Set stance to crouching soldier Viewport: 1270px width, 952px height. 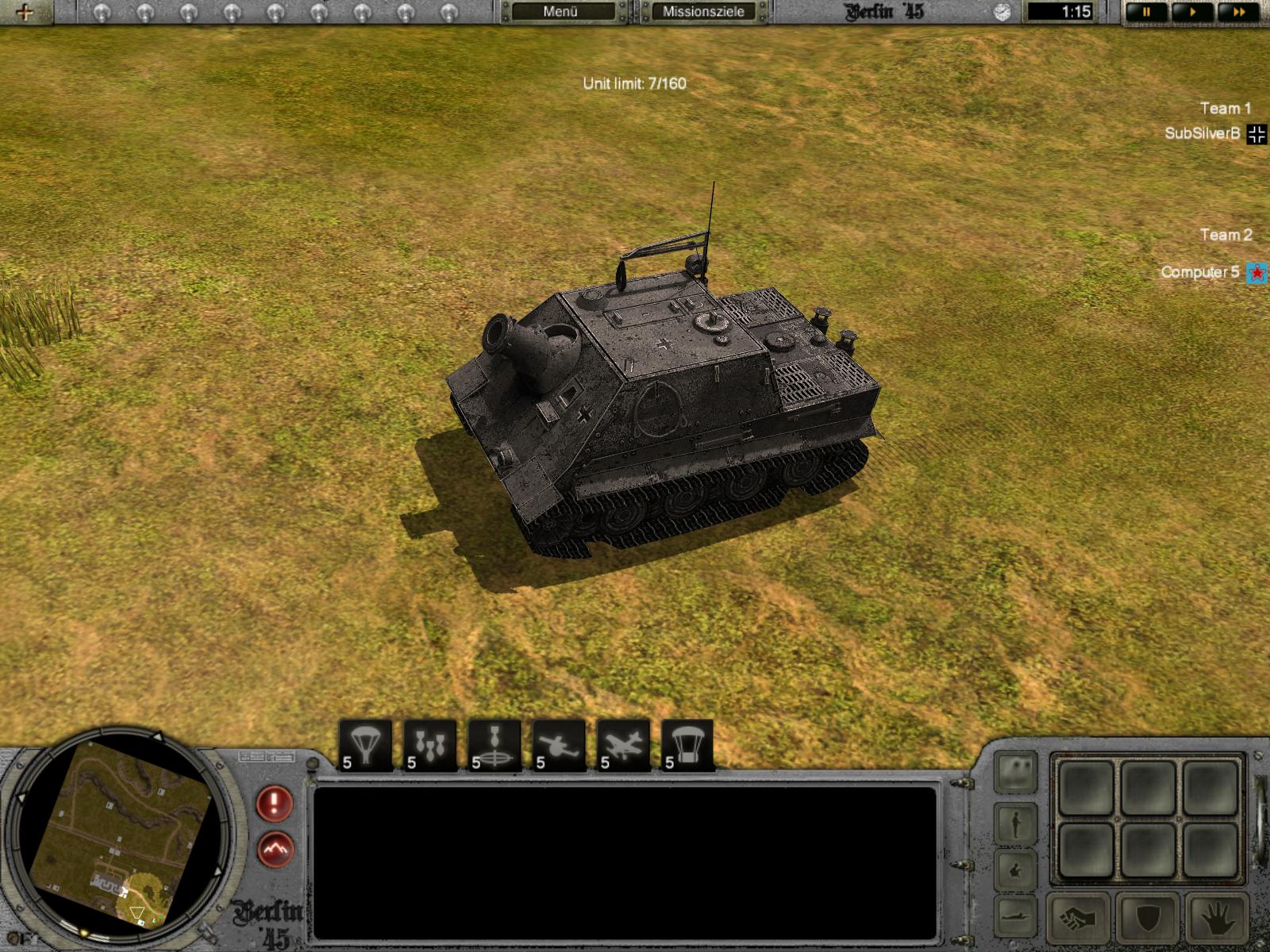pyautogui.click(x=1017, y=870)
